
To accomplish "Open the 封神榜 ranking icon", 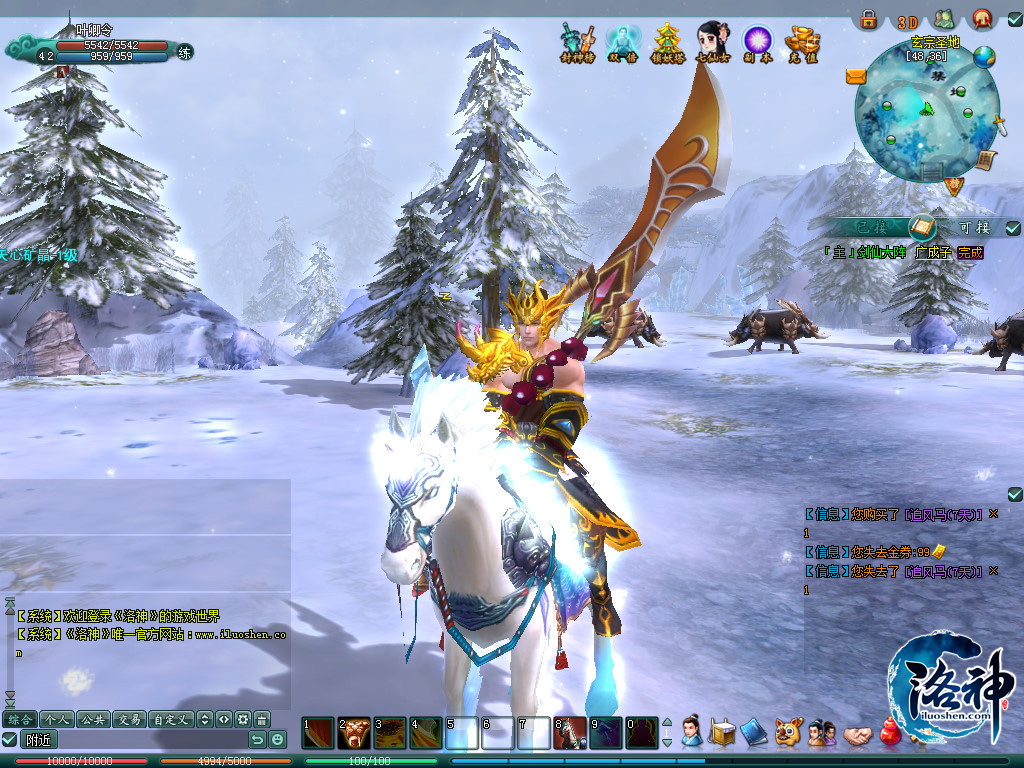I will (578, 42).
